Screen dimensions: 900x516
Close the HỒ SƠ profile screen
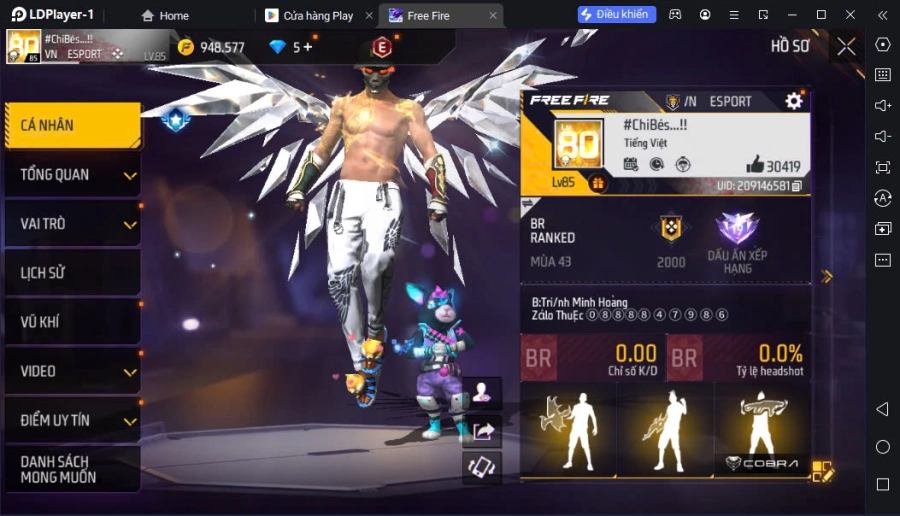coord(846,46)
